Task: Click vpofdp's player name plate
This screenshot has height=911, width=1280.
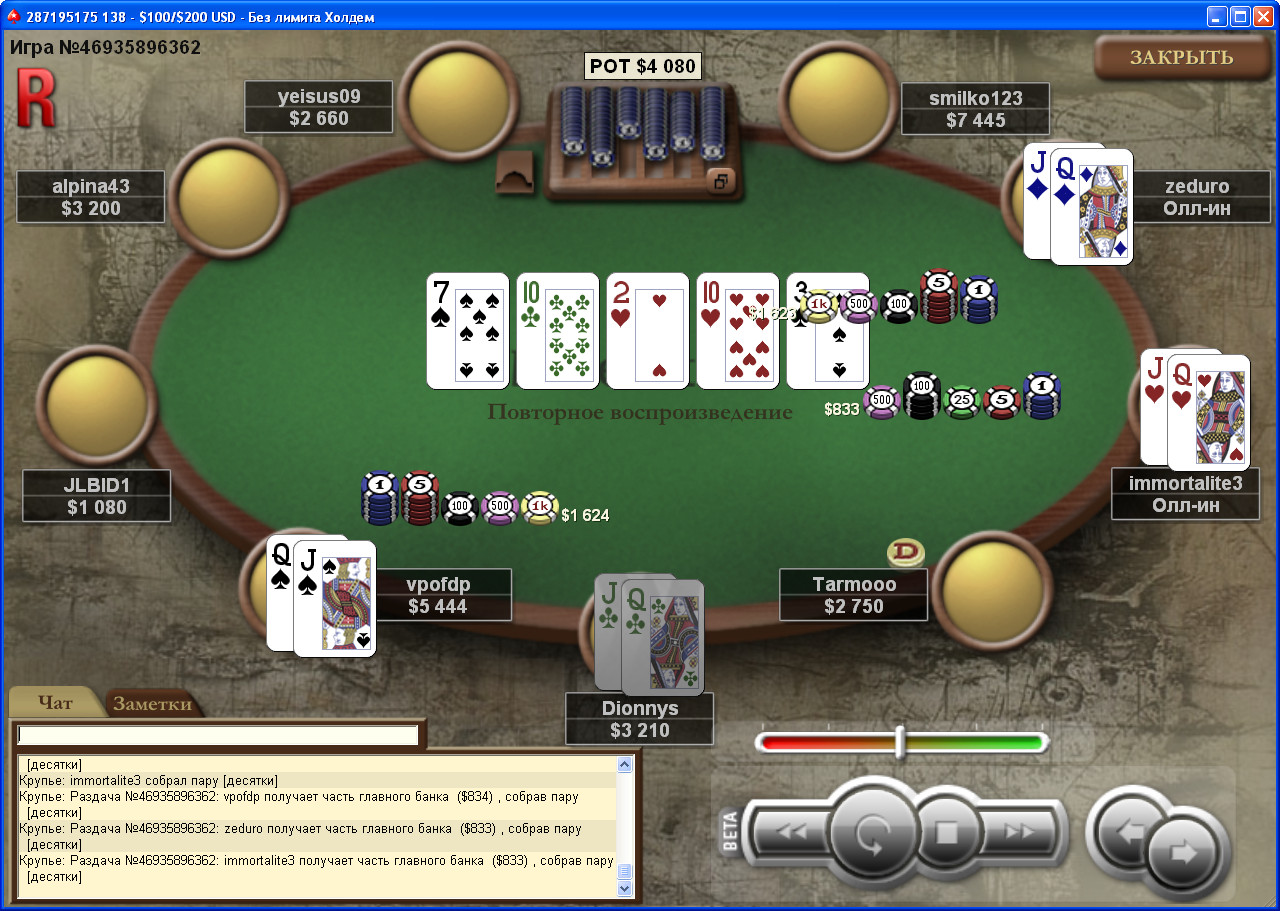Action: (438, 595)
